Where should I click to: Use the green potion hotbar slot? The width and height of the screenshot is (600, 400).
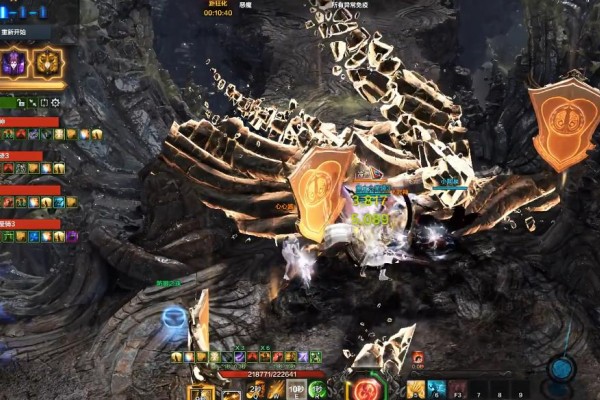[318, 389]
